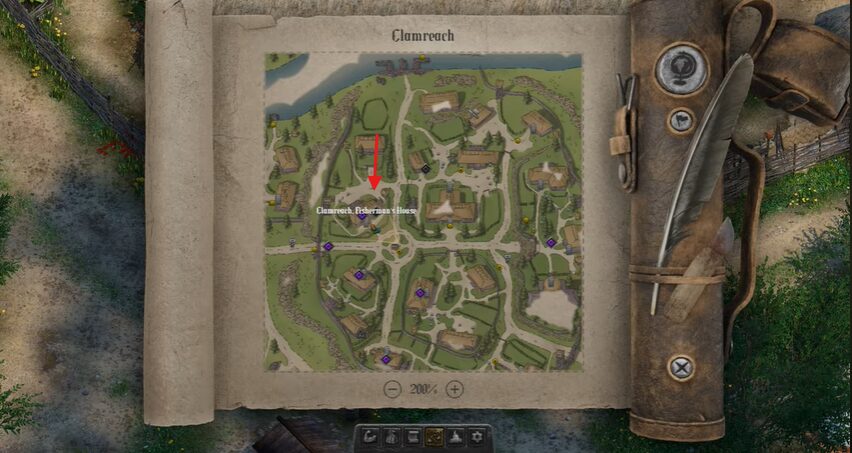The width and height of the screenshot is (852, 453).
Task: Open the inventory bag icon
Action: [391, 436]
